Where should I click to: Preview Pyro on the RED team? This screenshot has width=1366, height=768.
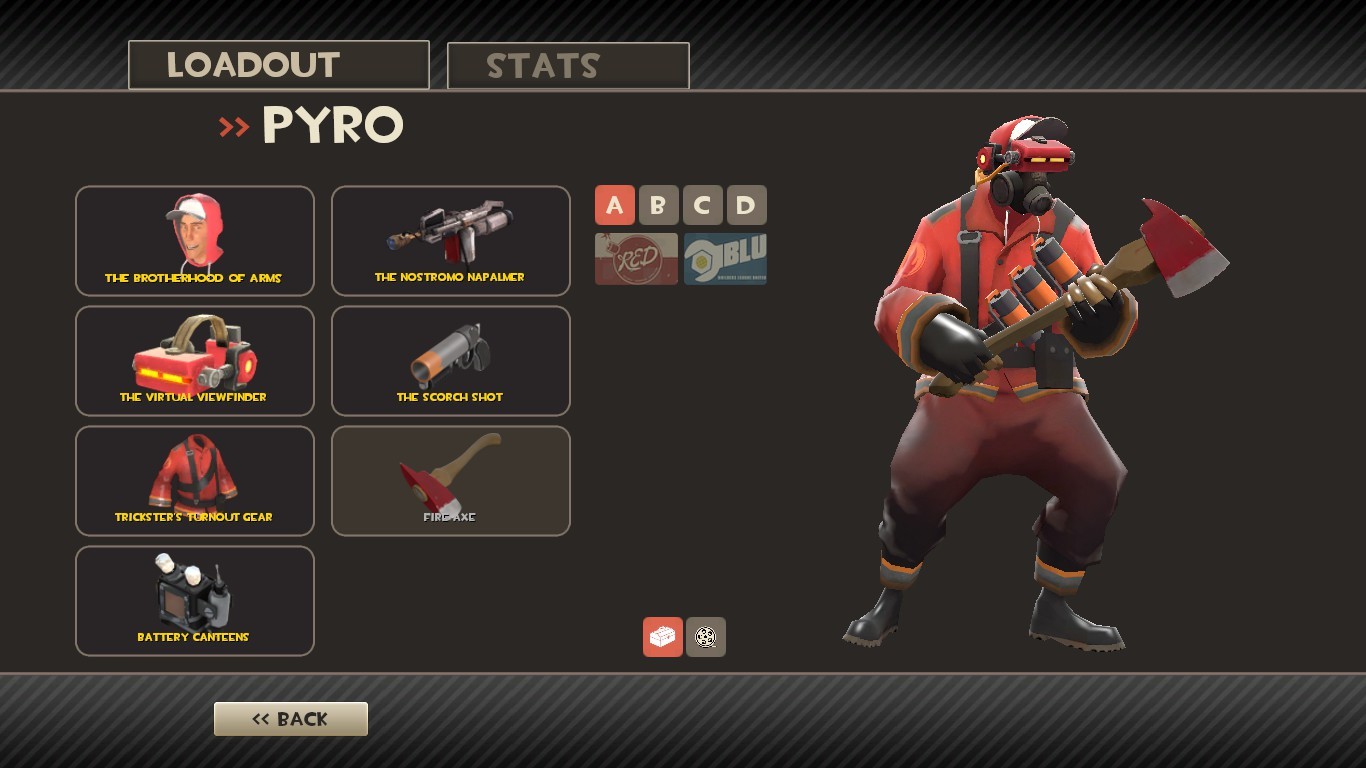point(635,258)
